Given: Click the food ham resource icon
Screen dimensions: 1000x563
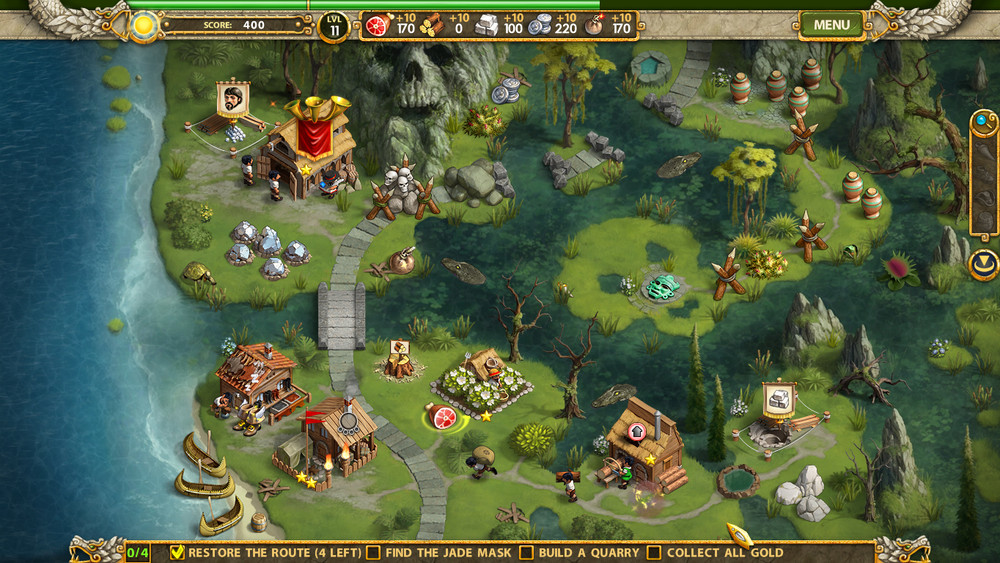Looking at the screenshot, I should [377, 25].
